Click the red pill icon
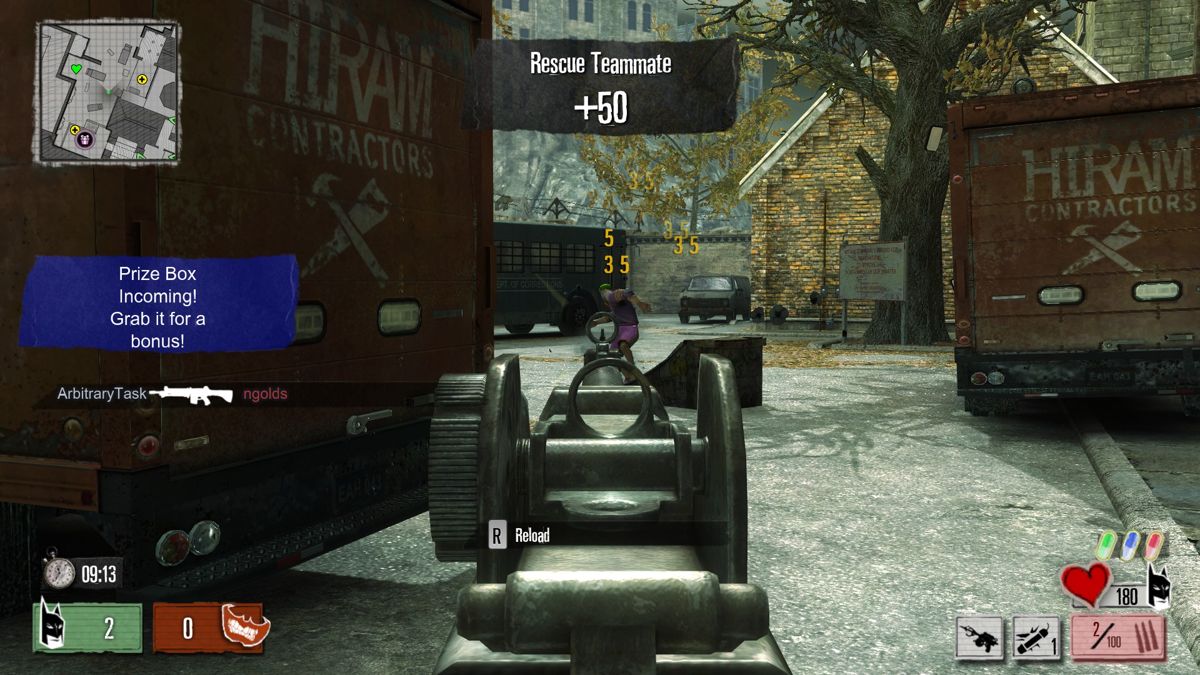The height and width of the screenshot is (675, 1200). (x=1154, y=545)
